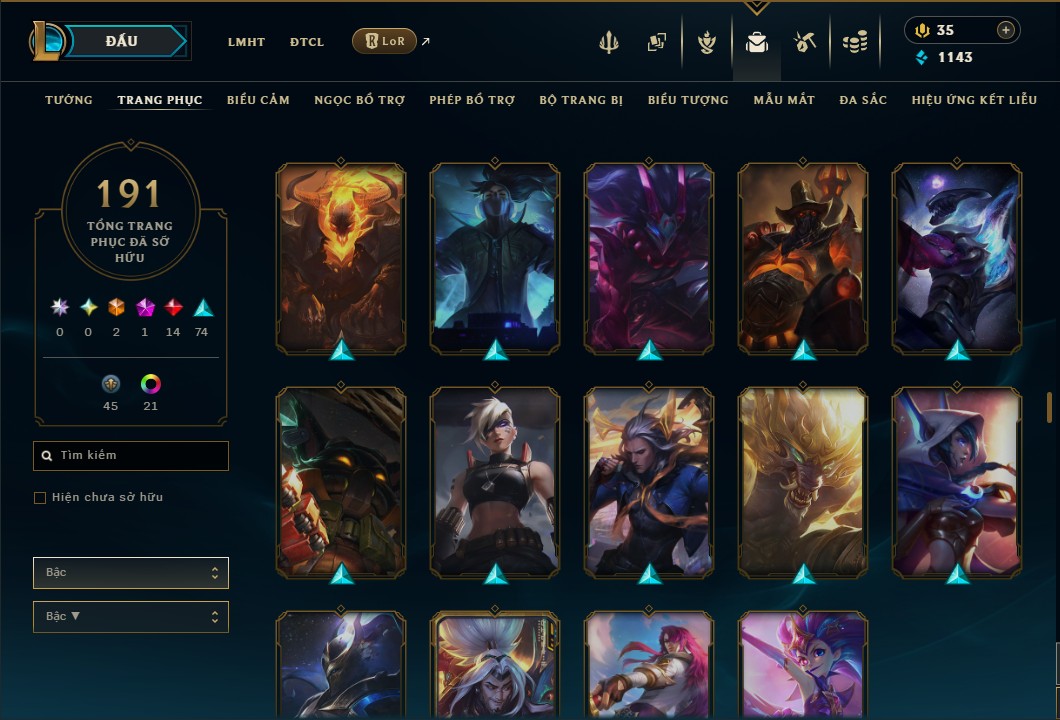Switch to the ĐTCL tab

click(x=307, y=42)
